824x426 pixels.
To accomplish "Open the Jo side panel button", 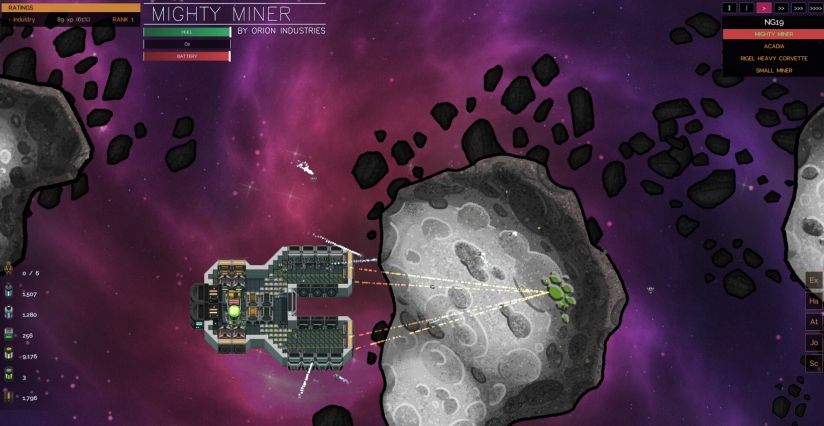I will [814, 342].
